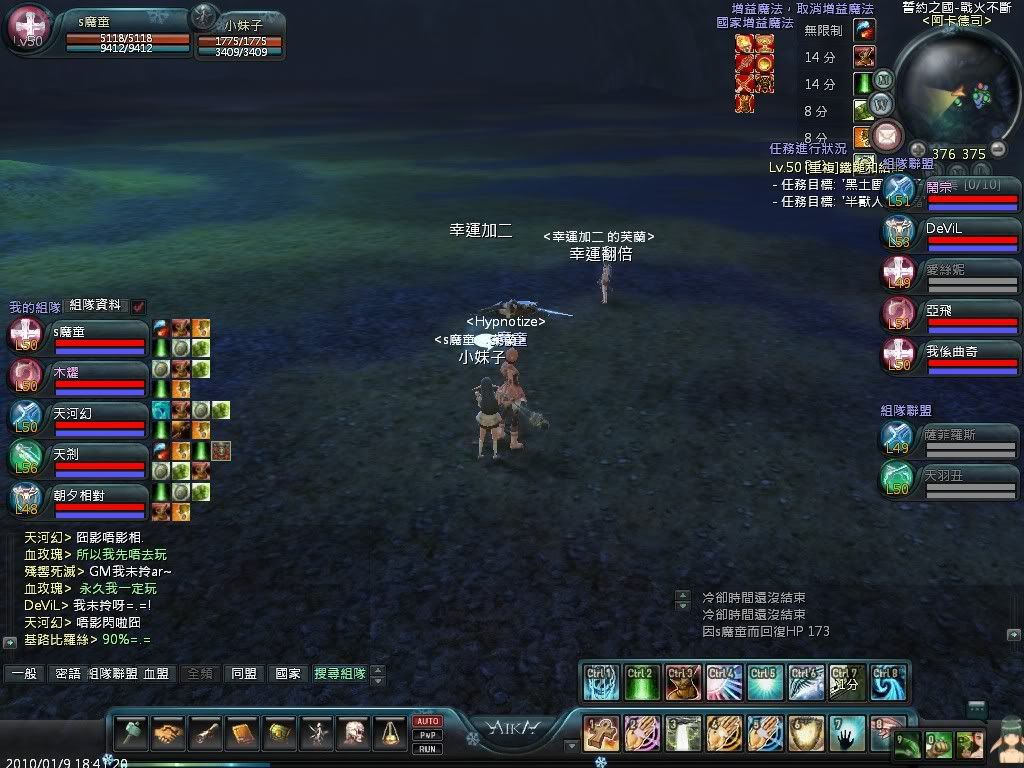
Task: Open the 搜尋組隊 party search tab
Action: point(339,674)
